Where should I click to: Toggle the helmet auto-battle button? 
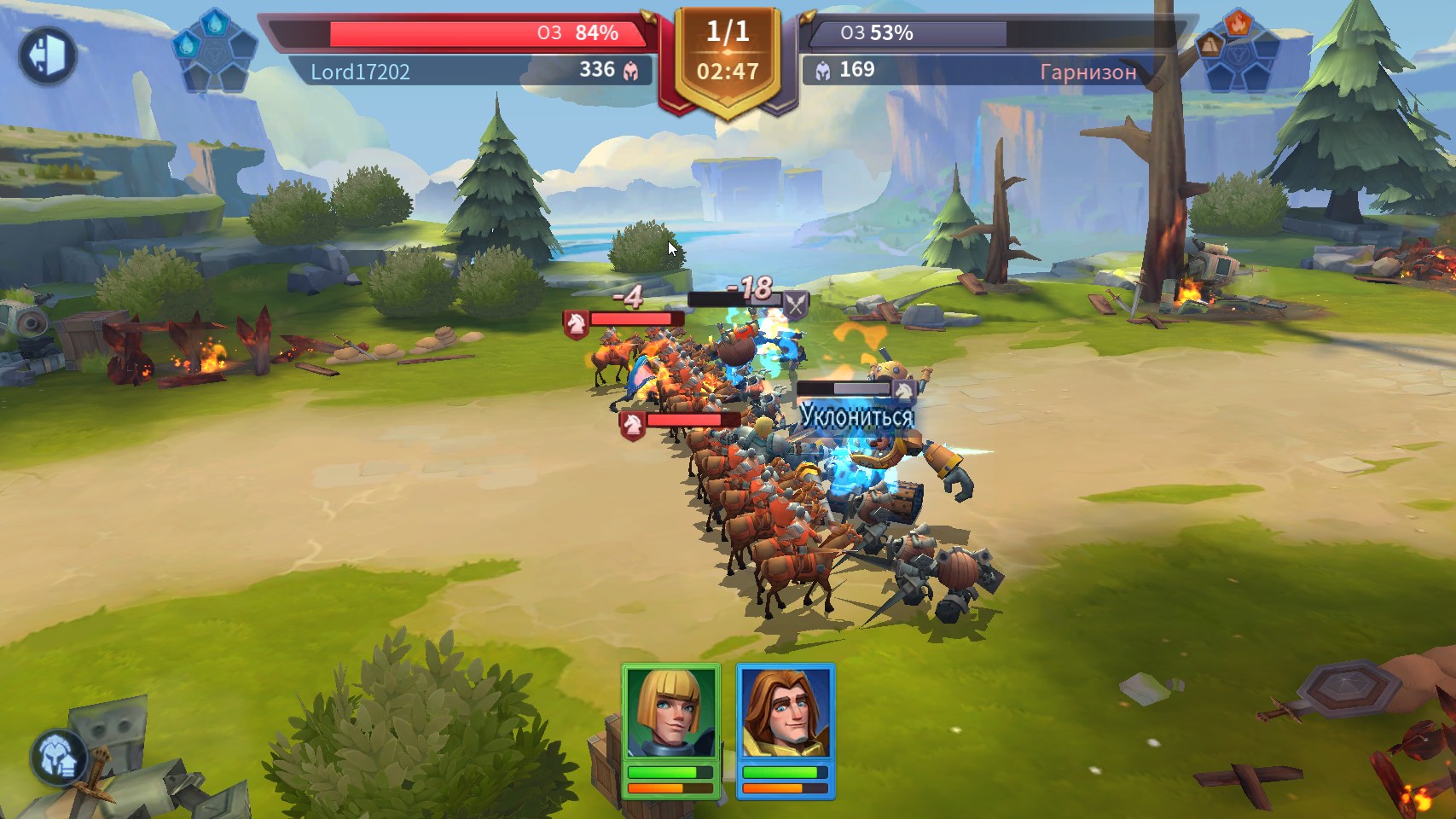coord(59,758)
